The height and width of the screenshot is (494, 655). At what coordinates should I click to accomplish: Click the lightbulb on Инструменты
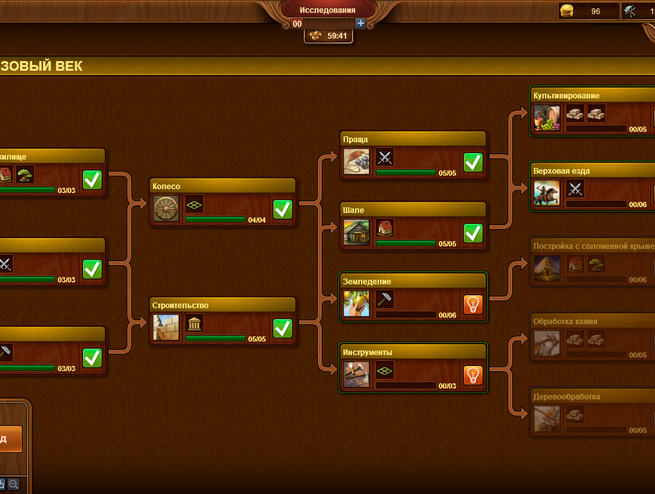(472, 376)
